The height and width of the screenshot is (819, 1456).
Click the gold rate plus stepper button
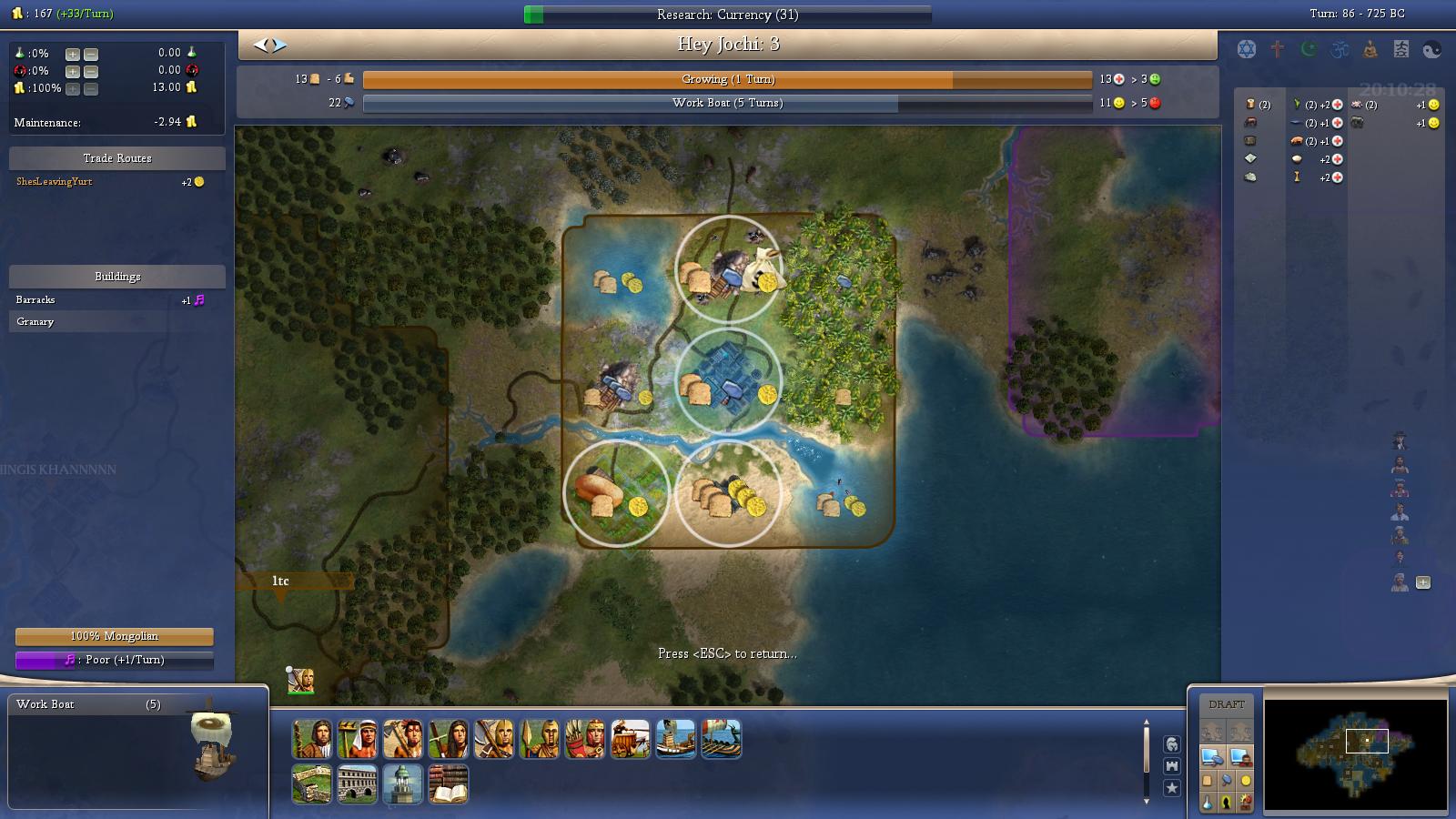(71, 88)
